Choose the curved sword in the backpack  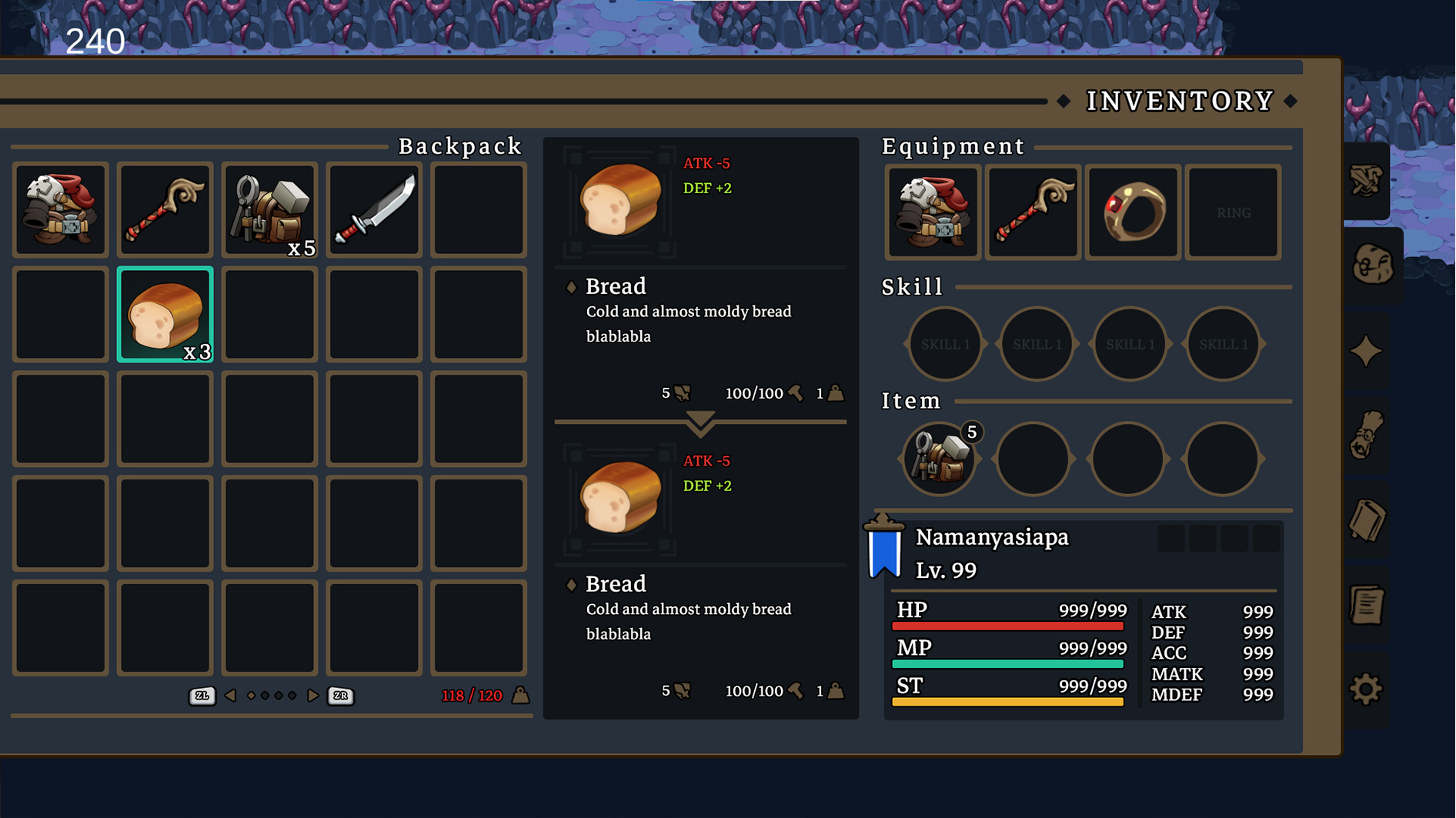tap(374, 210)
